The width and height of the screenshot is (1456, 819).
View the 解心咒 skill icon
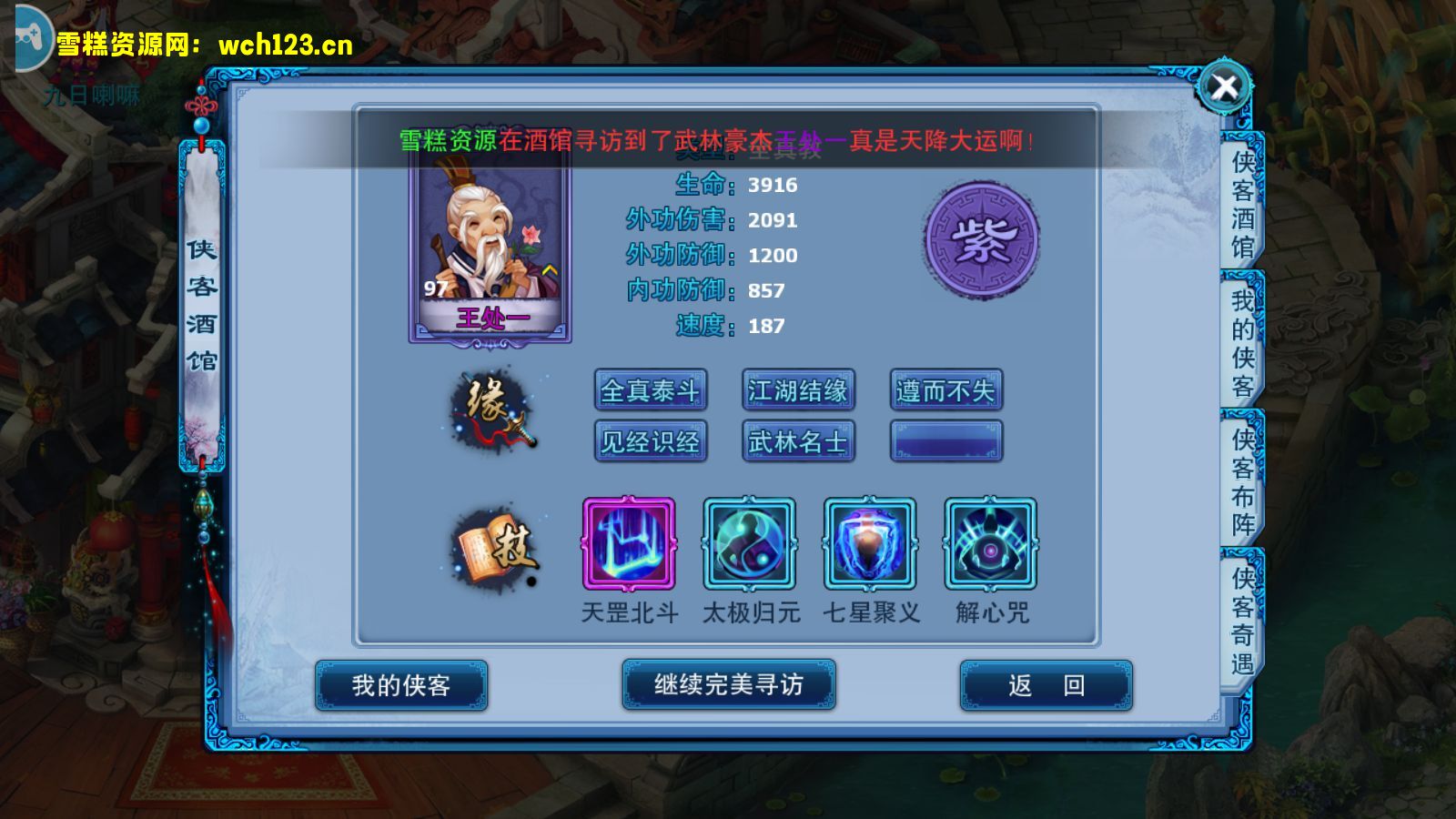(x=990, y=546)
